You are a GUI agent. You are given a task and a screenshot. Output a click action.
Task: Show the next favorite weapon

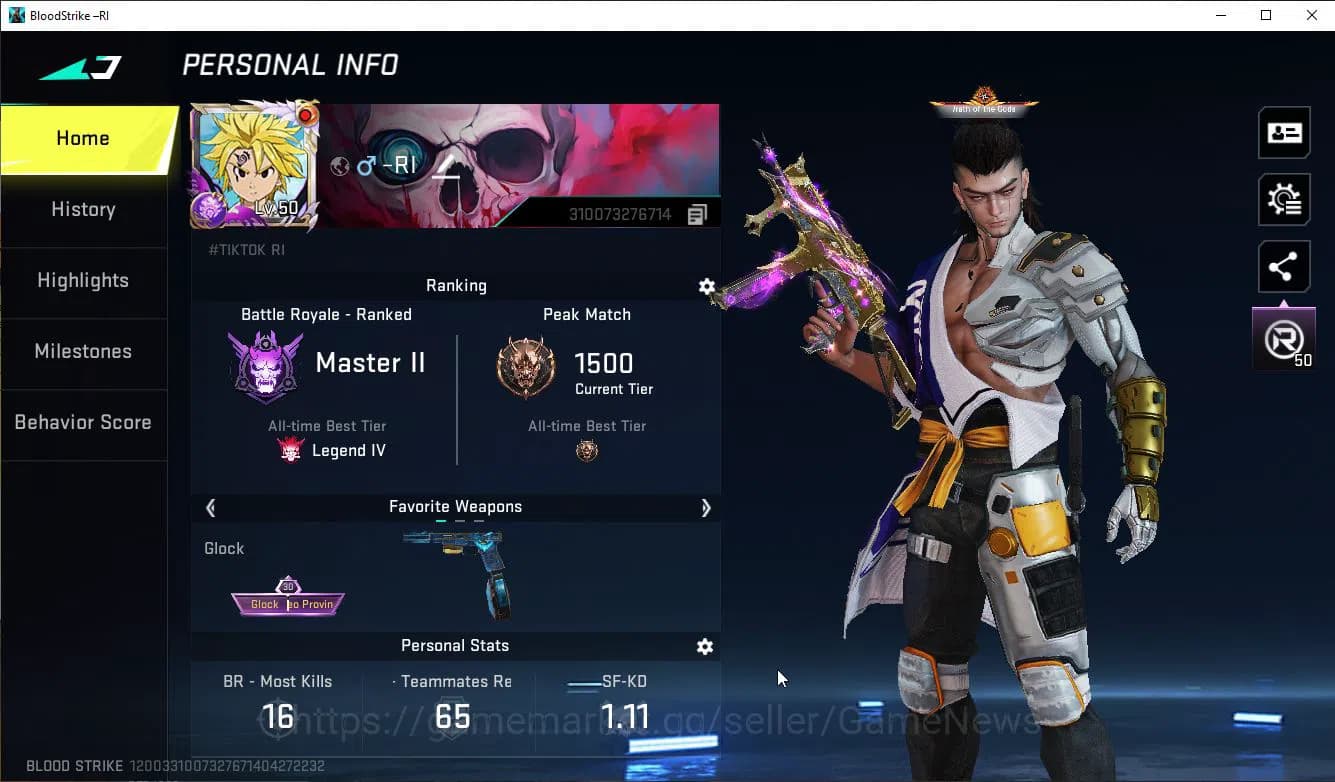(x=706, y=507)
